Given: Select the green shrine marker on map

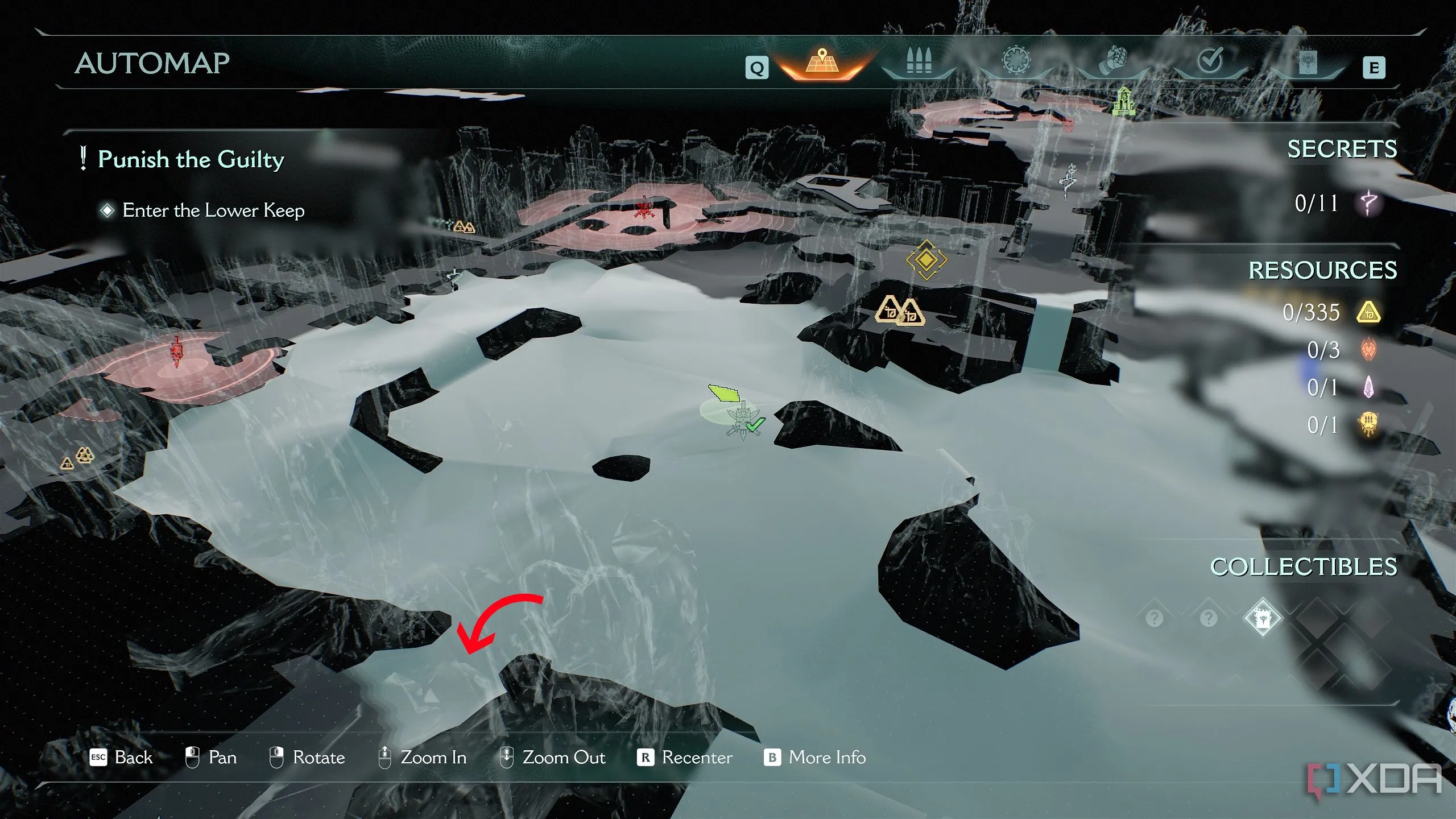Looking at the screenshot, I should click(1124, 102).
